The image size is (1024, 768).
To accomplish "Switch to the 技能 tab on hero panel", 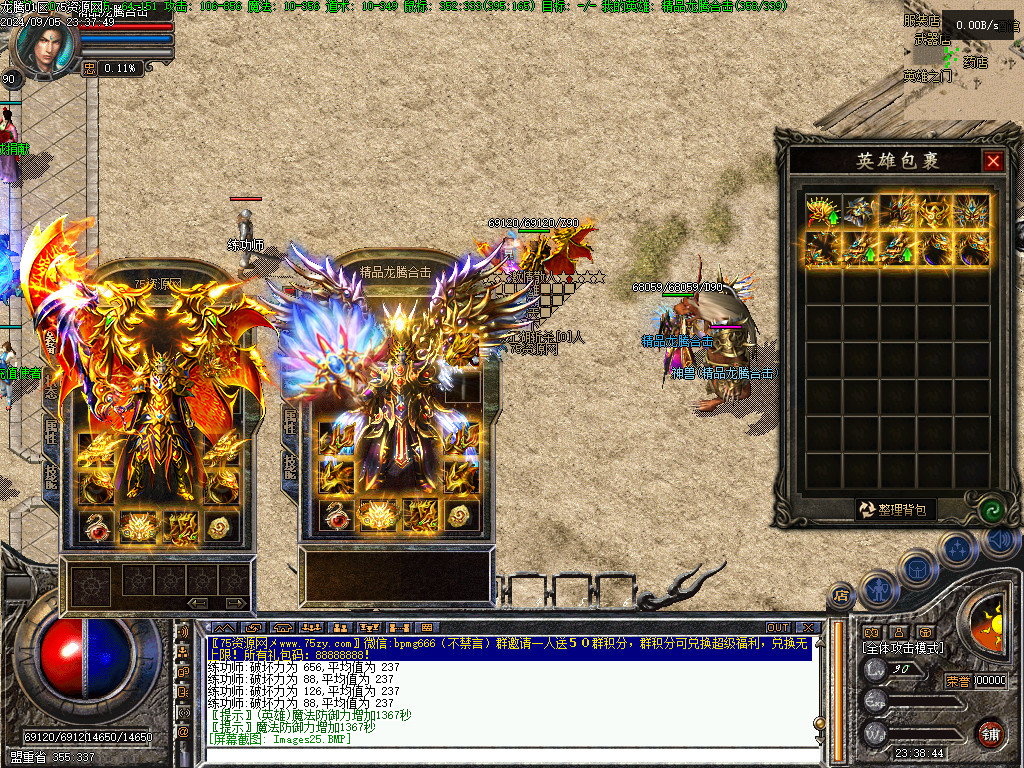I will tap(289, 468).
